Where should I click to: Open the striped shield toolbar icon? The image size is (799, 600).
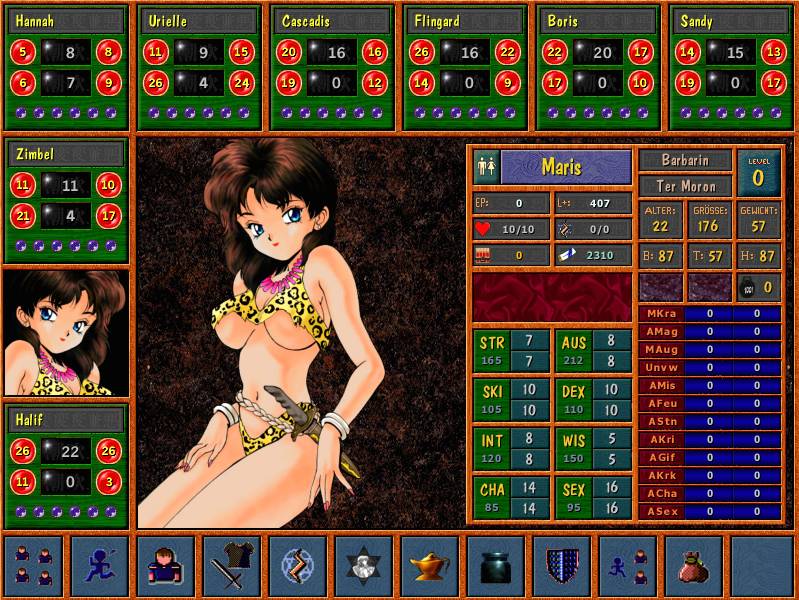(x=561, y=566)
